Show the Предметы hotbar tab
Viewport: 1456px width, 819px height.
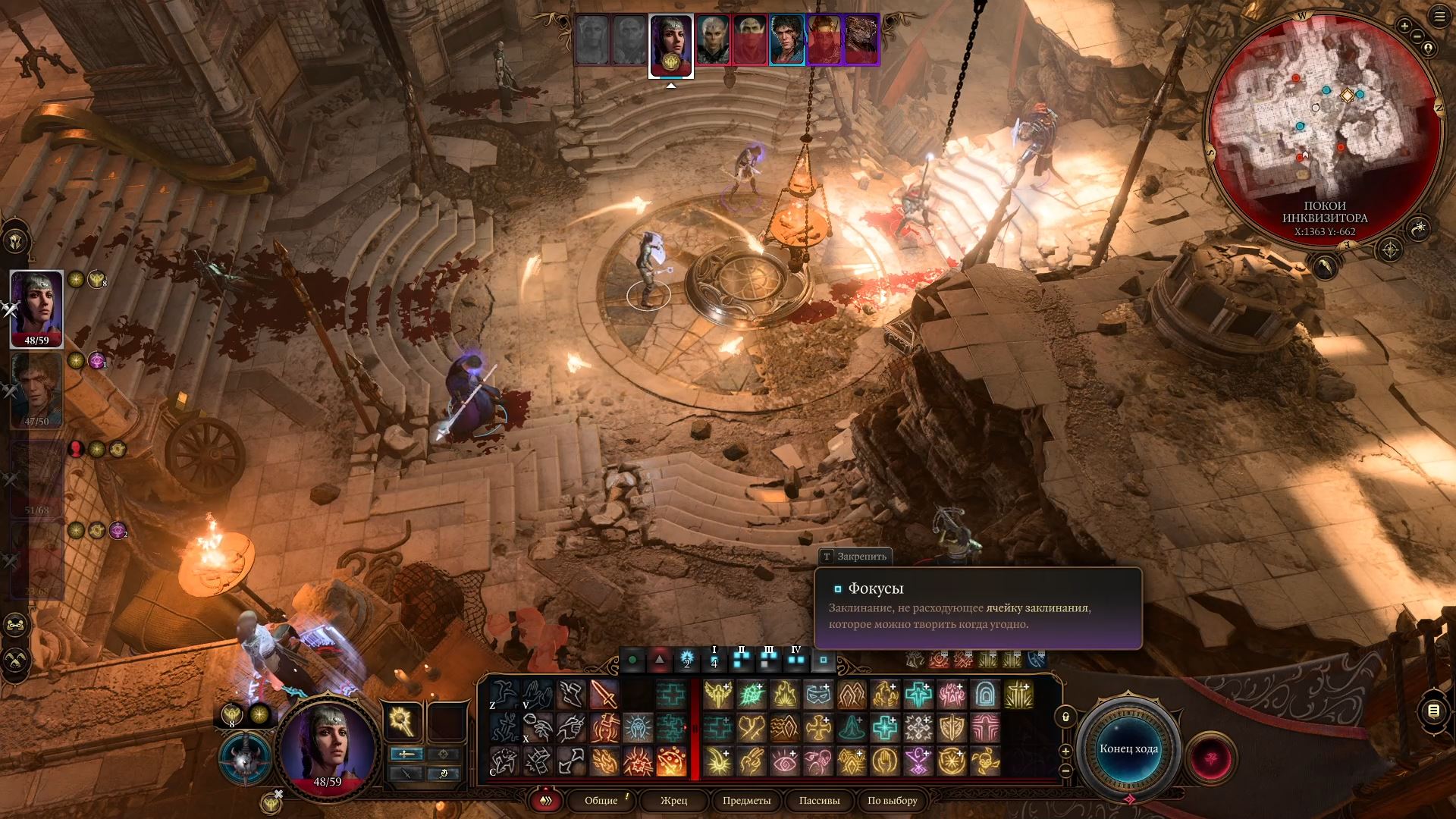[x=746, y=800]
